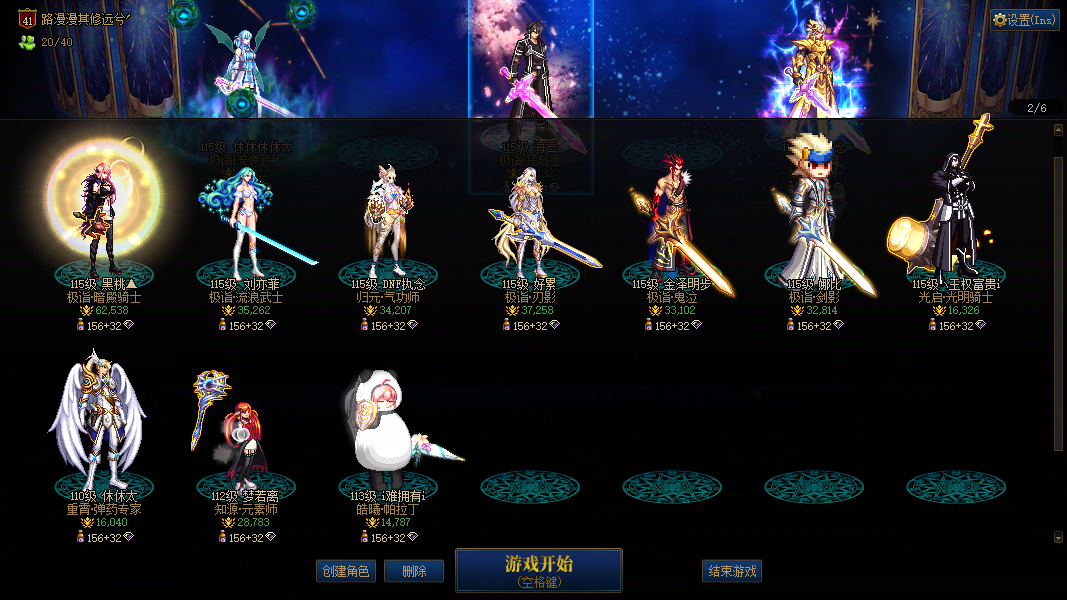End the game via 结束游戏
This screenshot has height=600, width=1067.
click(x=732, y=571)
